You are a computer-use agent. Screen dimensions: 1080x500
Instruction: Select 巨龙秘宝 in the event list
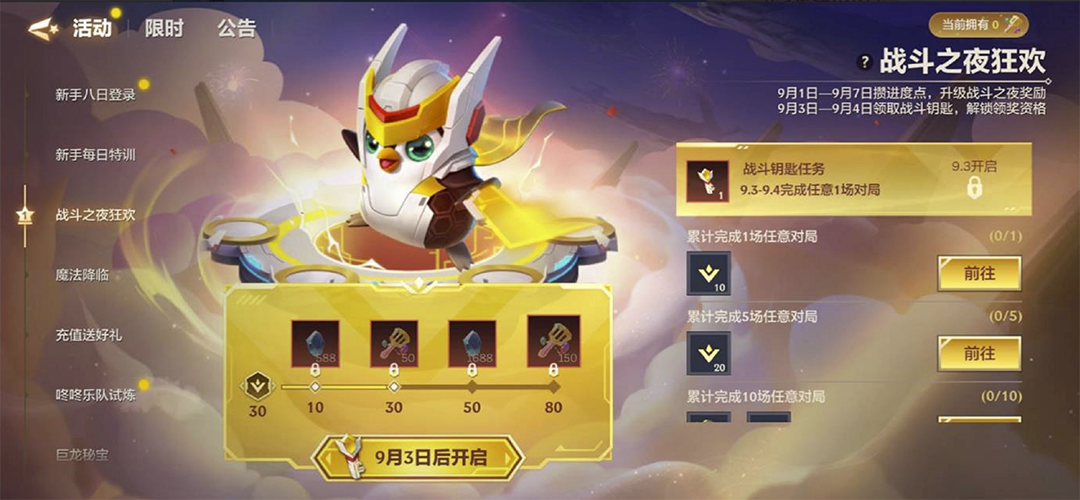(83, 455)
